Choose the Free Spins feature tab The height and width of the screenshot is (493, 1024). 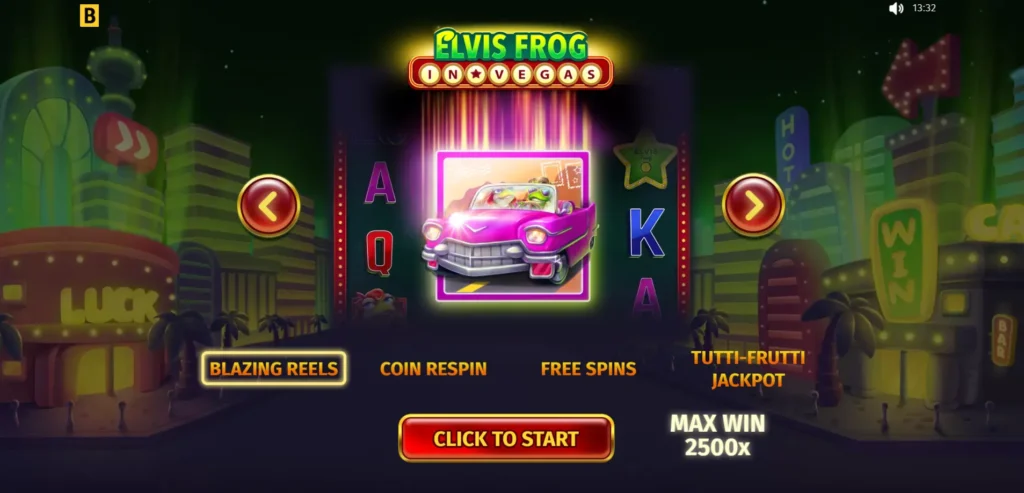588,368
